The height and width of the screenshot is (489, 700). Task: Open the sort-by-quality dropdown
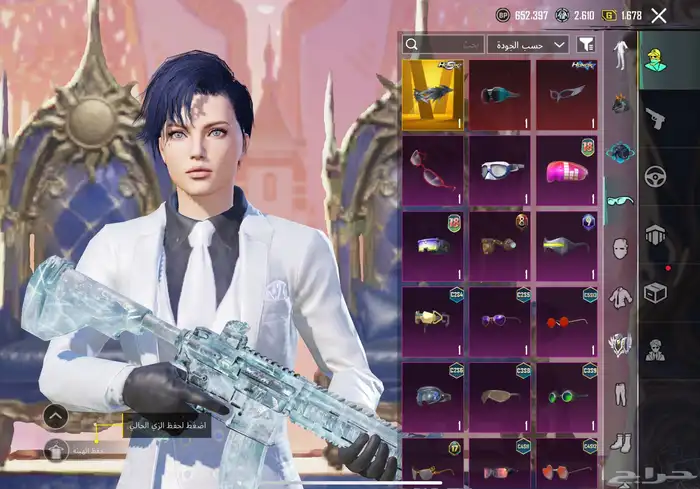tap(528, 45)
